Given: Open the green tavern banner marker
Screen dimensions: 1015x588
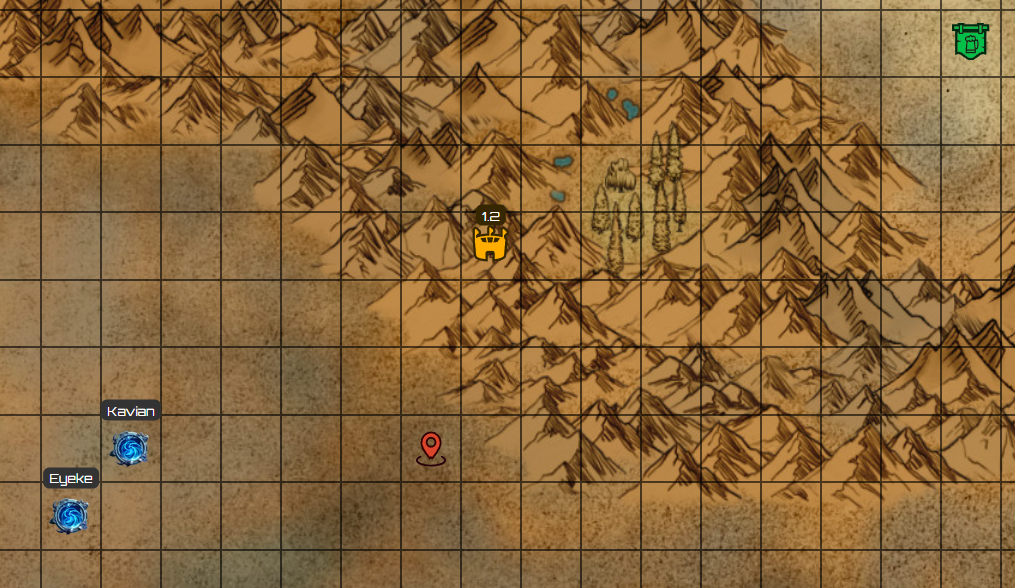Looking at the screenshot, I should pos(969,41).
